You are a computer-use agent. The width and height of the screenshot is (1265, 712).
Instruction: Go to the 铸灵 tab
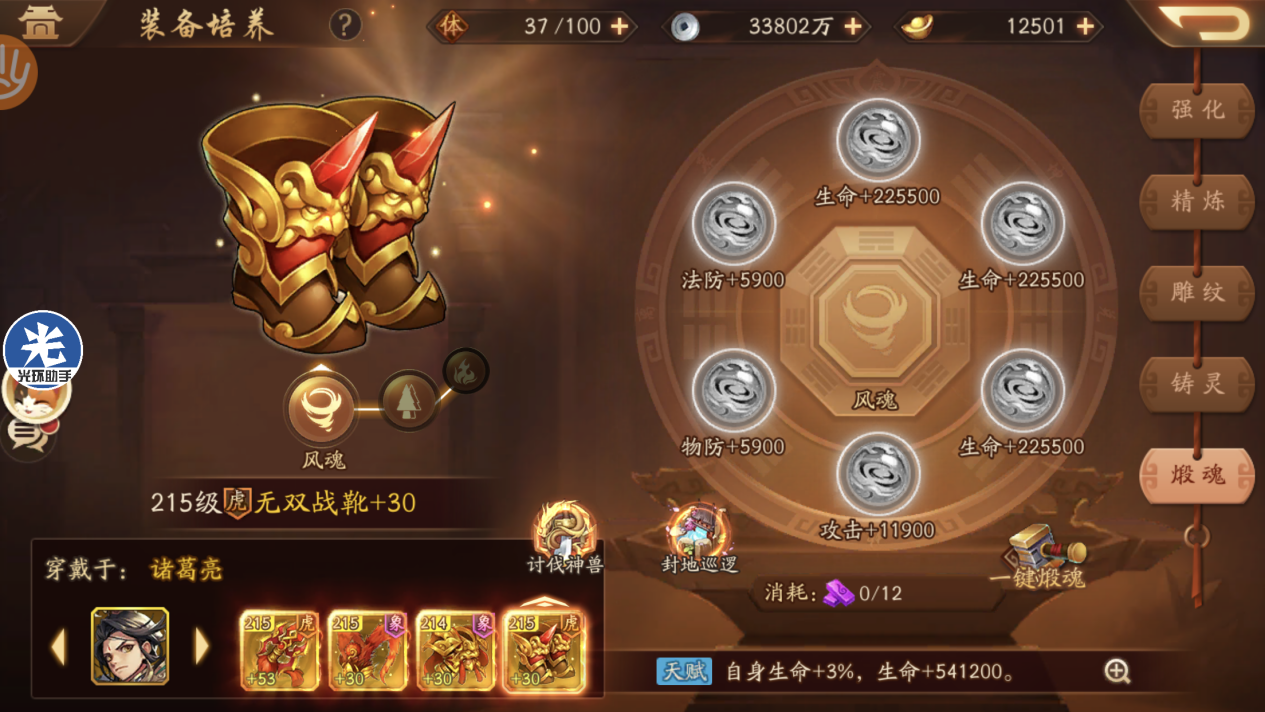[1197, 383]
